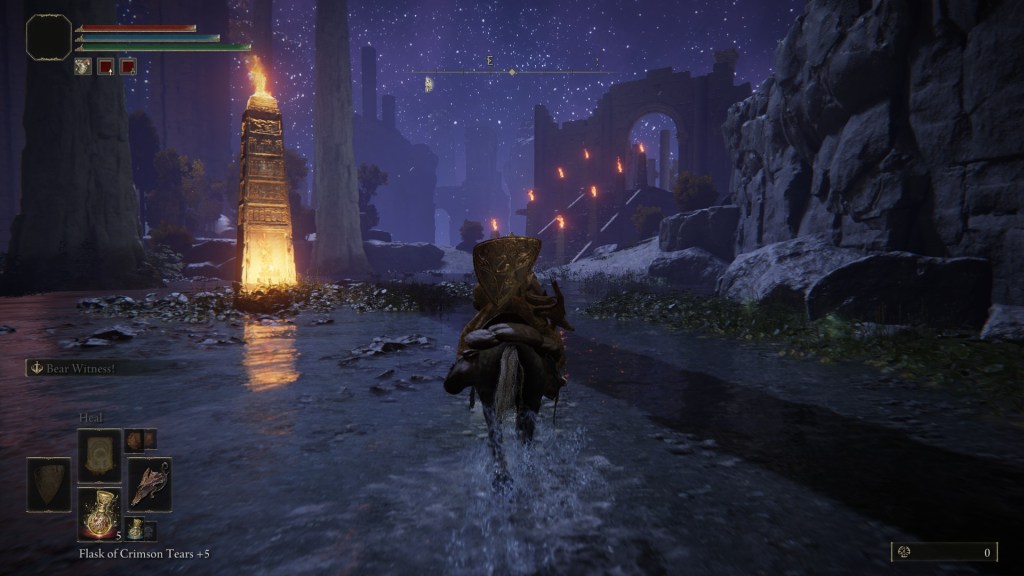Click the small next-spell preview icon

[134, 440]
